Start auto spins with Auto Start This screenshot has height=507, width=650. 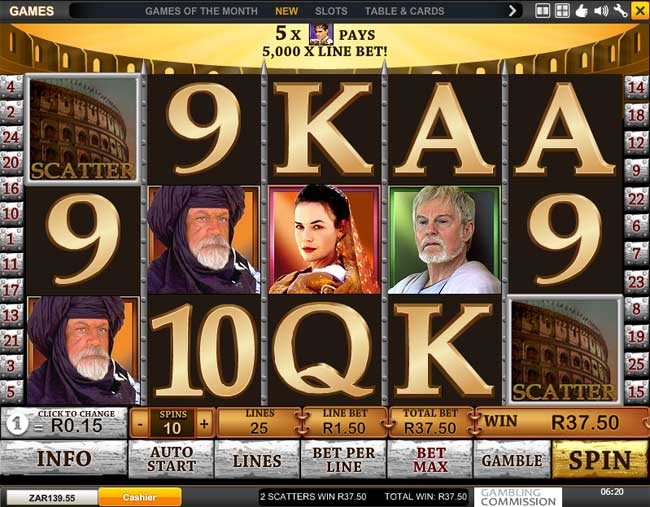tap(171, 460)
